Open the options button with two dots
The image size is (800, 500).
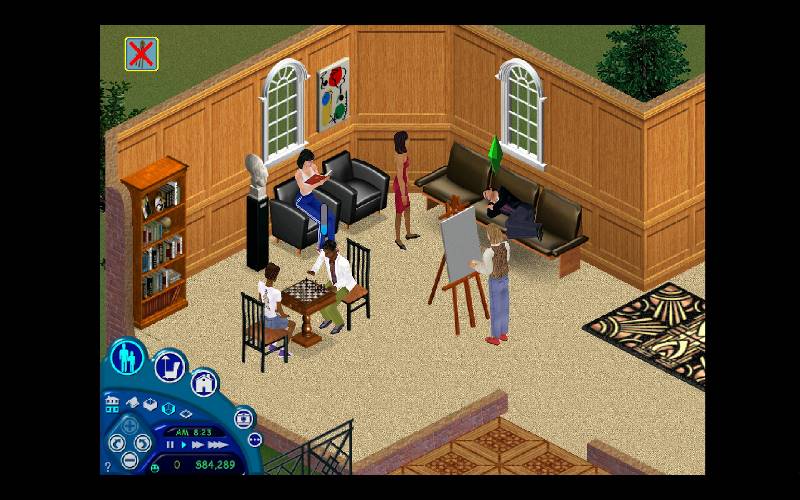click(x=254, y=440)
